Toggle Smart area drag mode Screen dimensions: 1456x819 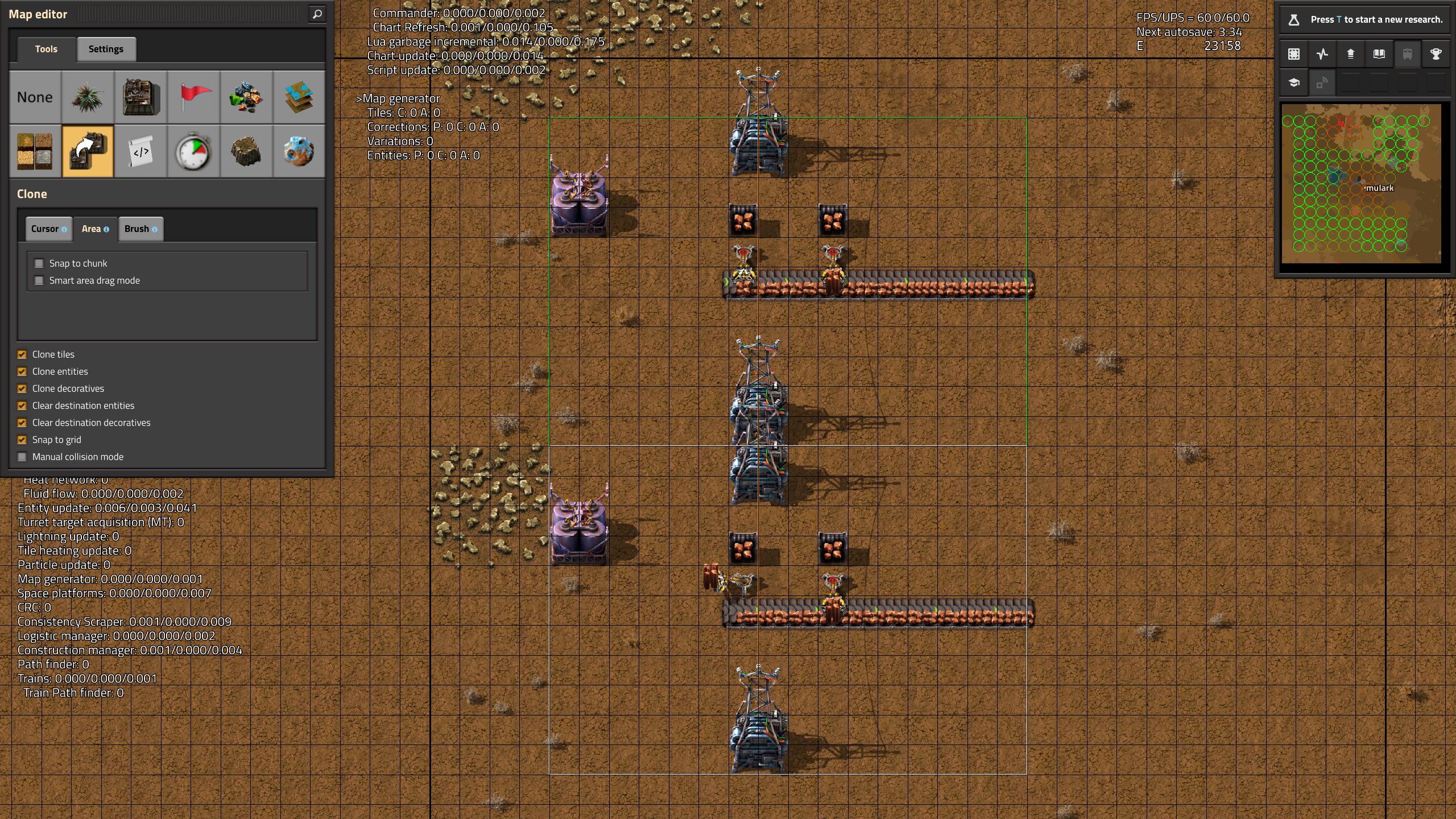39,280
